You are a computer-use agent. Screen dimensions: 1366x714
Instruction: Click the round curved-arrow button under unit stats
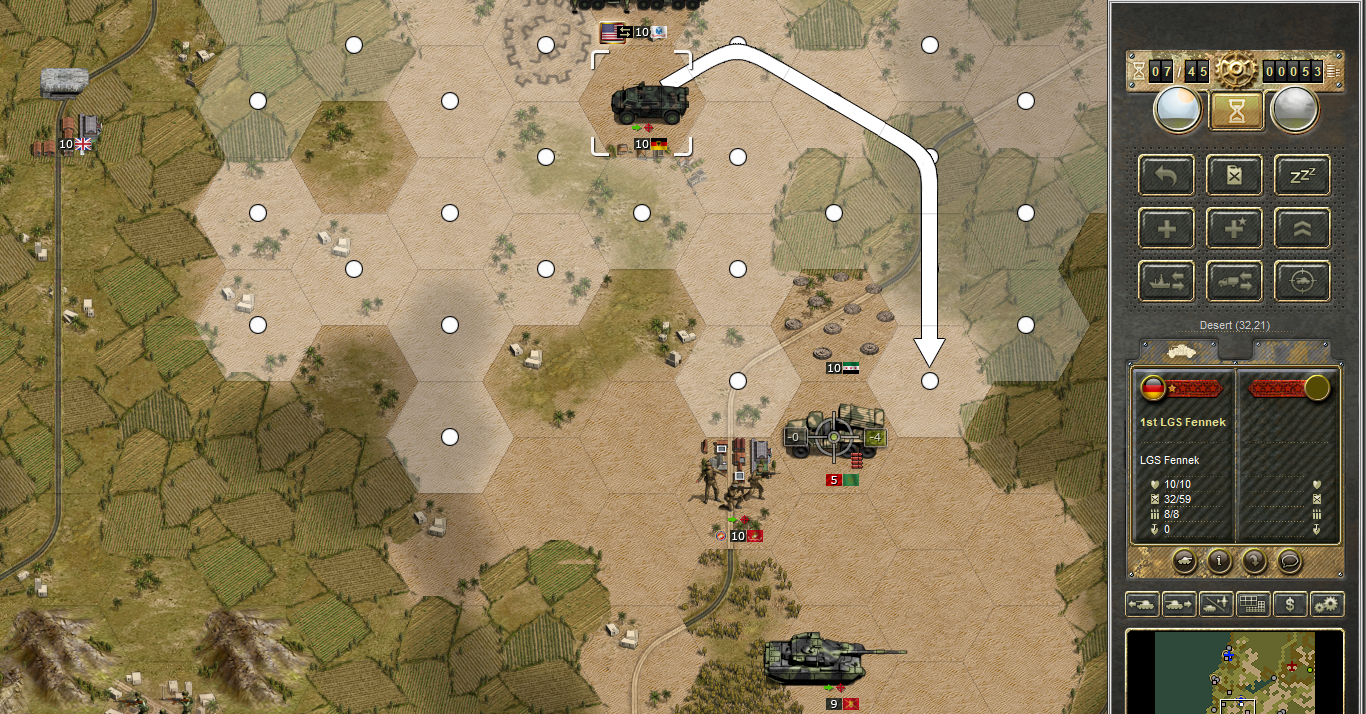pyautogui.click(x=1254, y=561)
